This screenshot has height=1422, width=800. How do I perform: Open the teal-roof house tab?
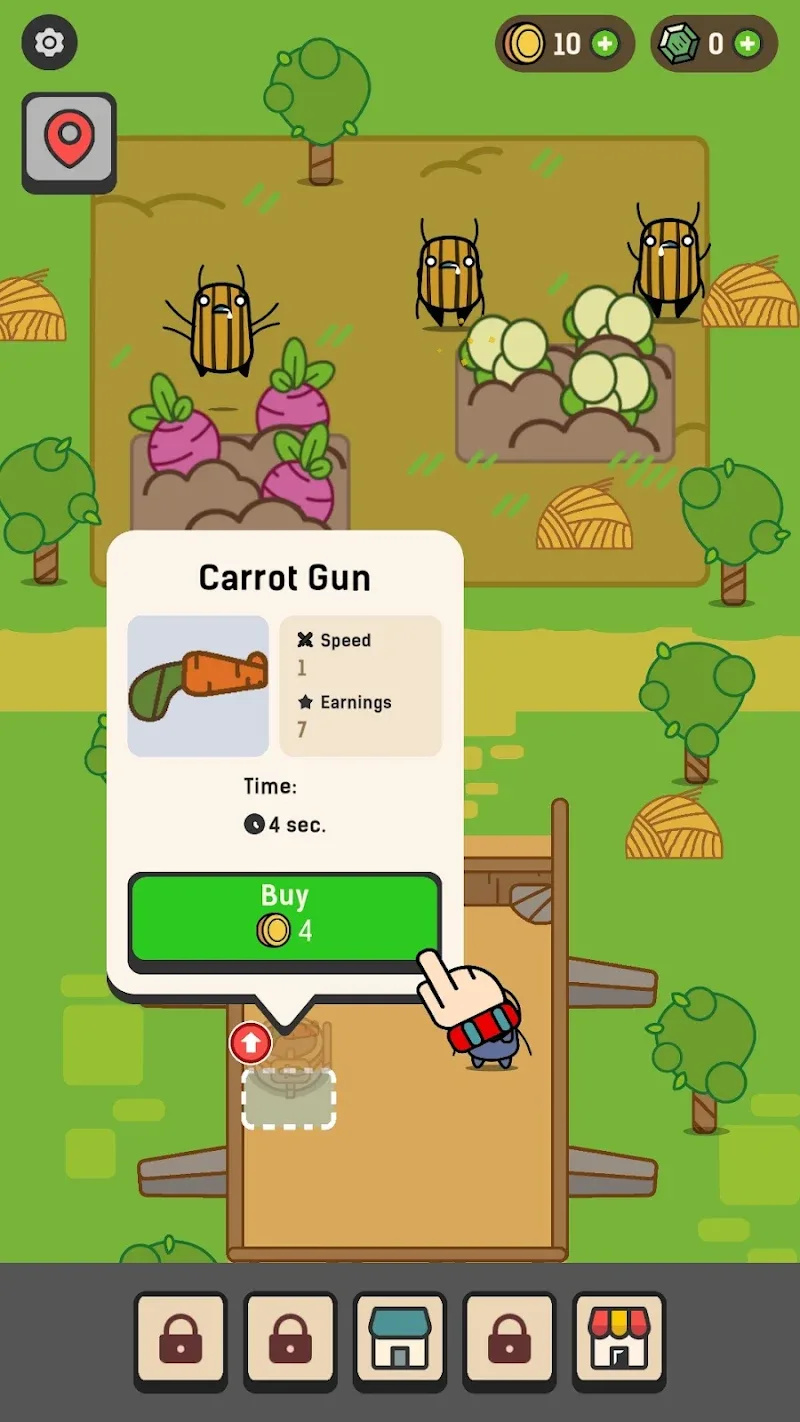[399, 1340]
